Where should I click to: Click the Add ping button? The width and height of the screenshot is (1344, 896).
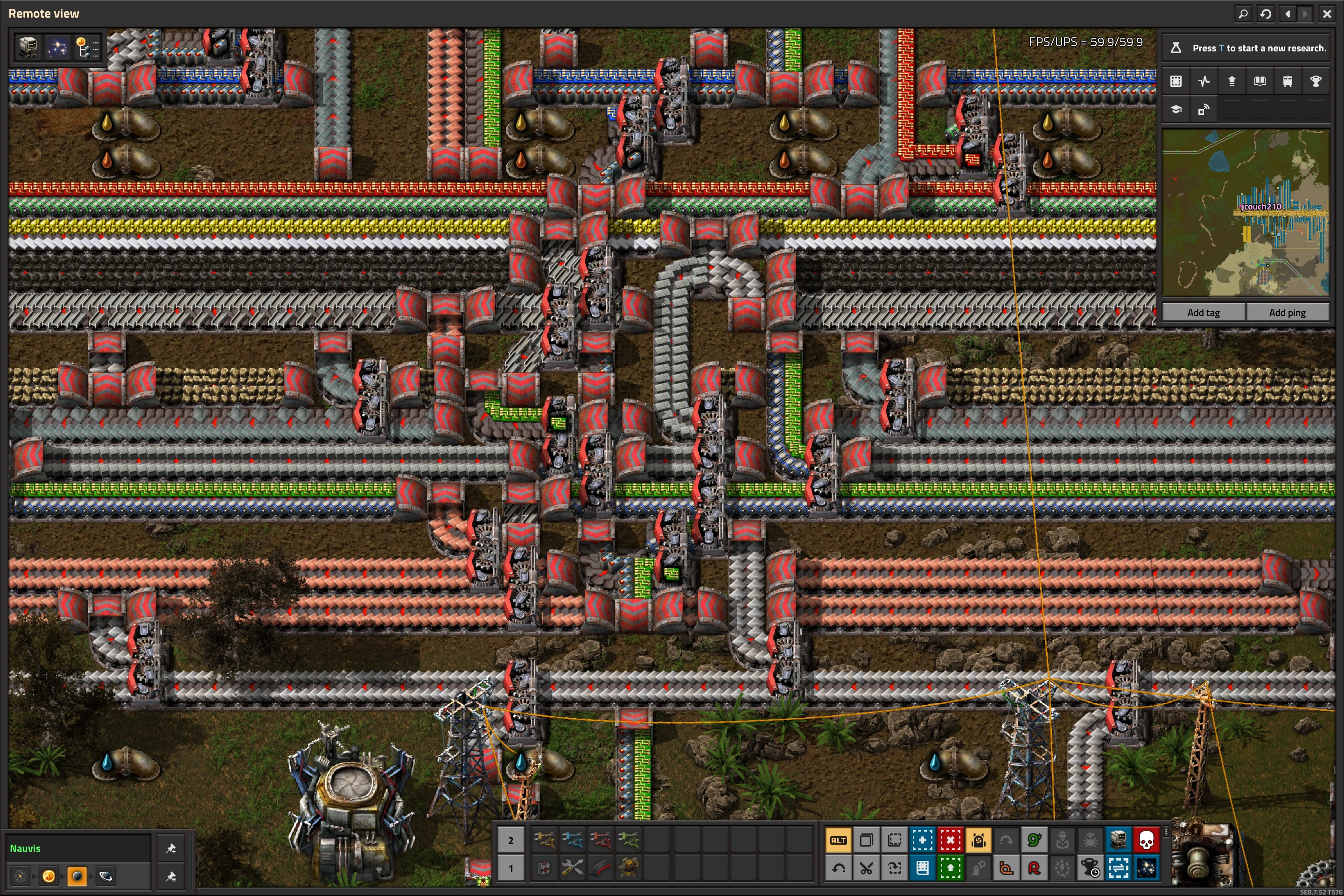1287,313
